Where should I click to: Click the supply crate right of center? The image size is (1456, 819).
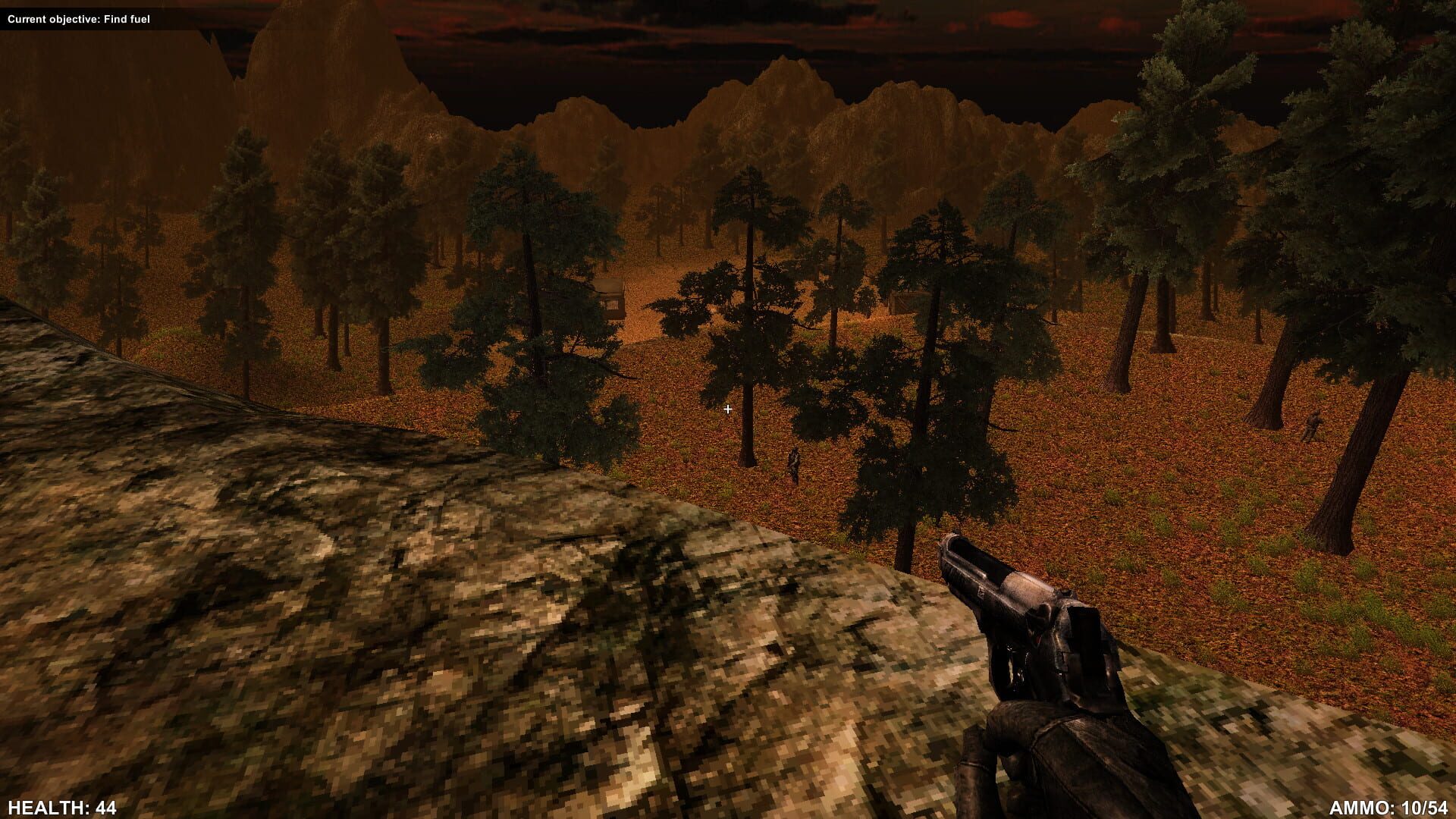[x=902, y=303]
